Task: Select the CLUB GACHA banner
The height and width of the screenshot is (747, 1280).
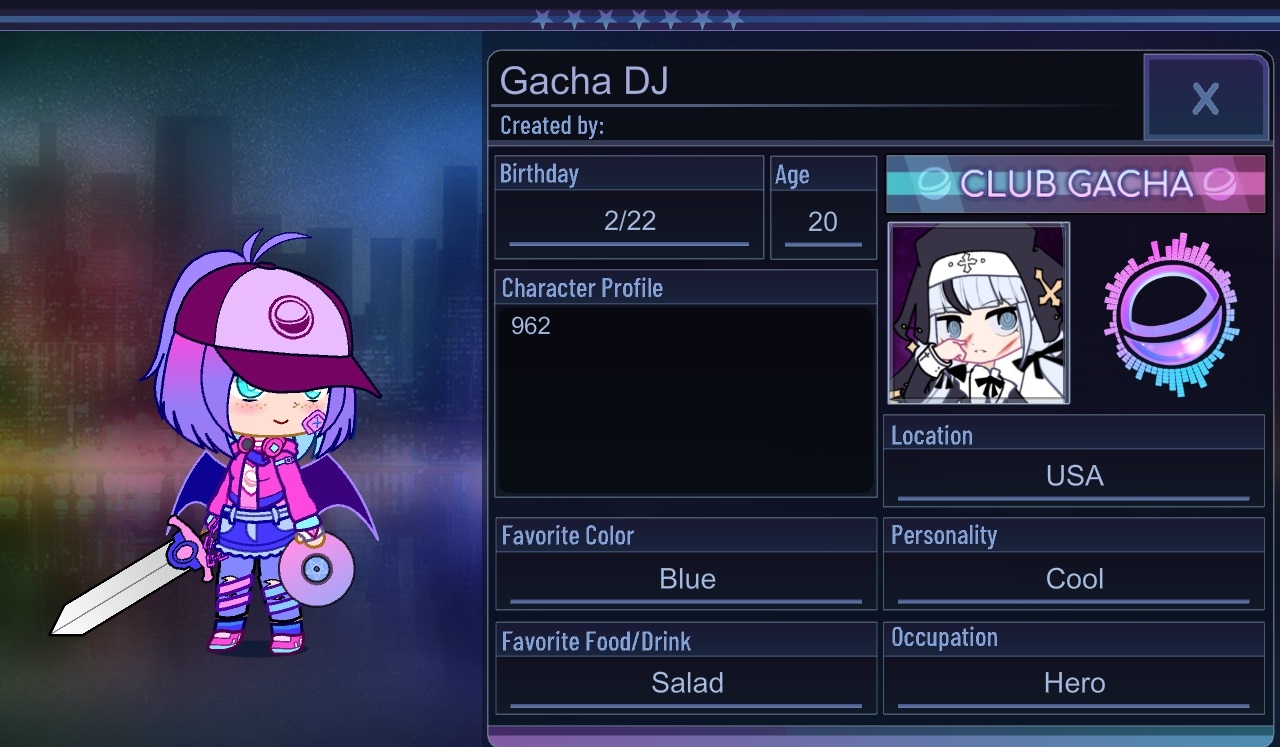Action: 1075,184
